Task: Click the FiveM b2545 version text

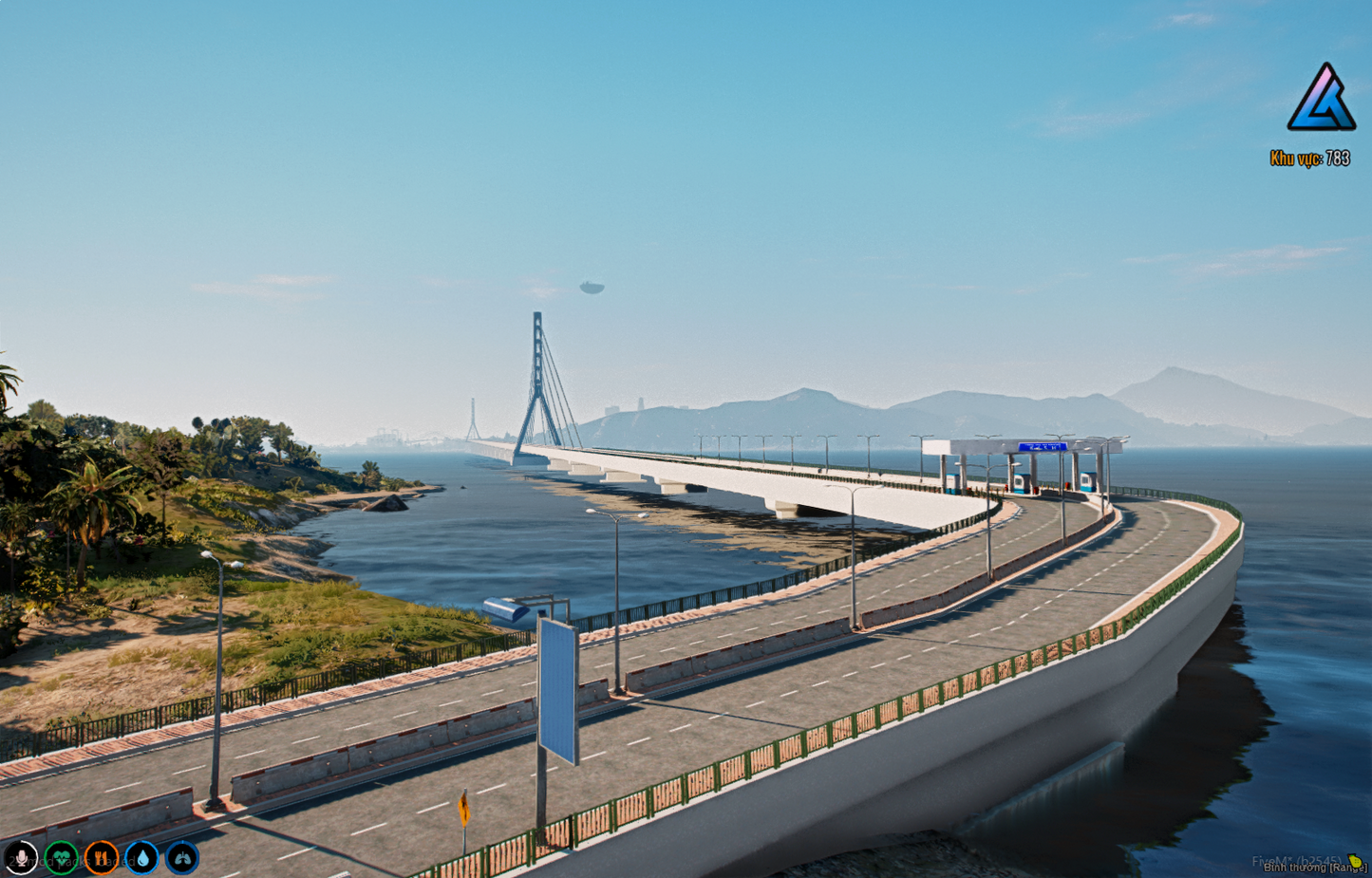Action: (x=1297, y=859)
